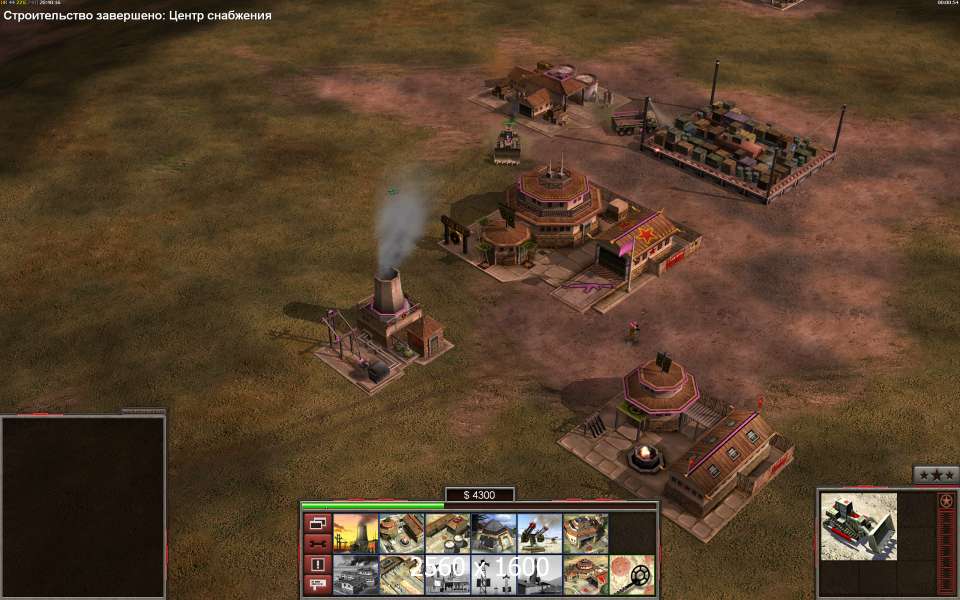This screenshot has height=600, width=960.
Task: Activate the mine clearing detector command
Action: point(632,574)
